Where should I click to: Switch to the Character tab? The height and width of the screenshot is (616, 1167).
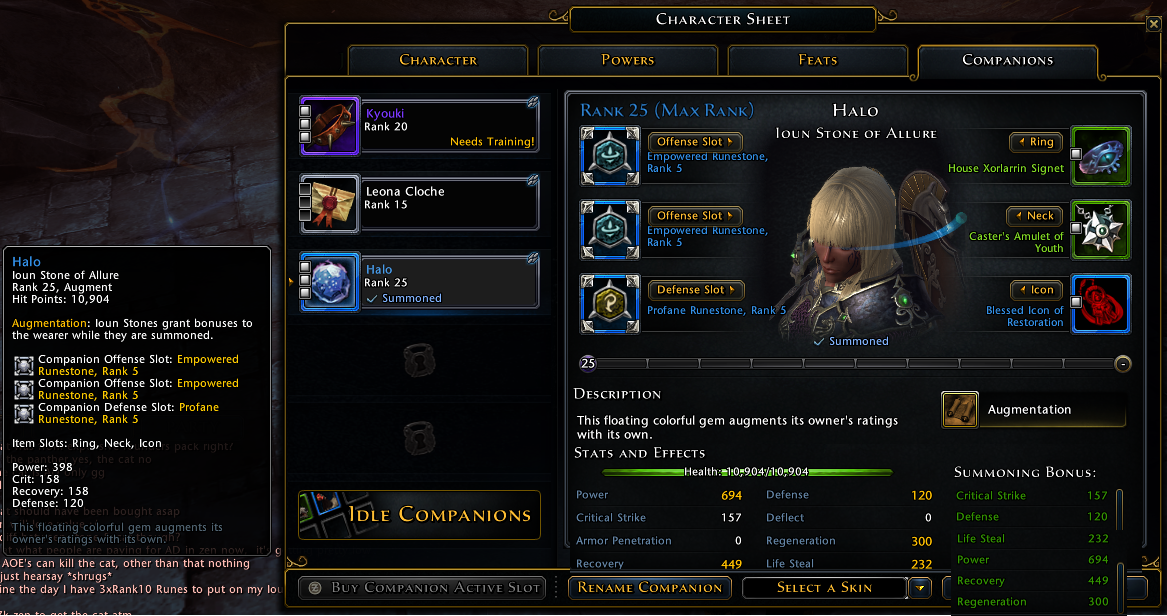click(x=438, y=60)
